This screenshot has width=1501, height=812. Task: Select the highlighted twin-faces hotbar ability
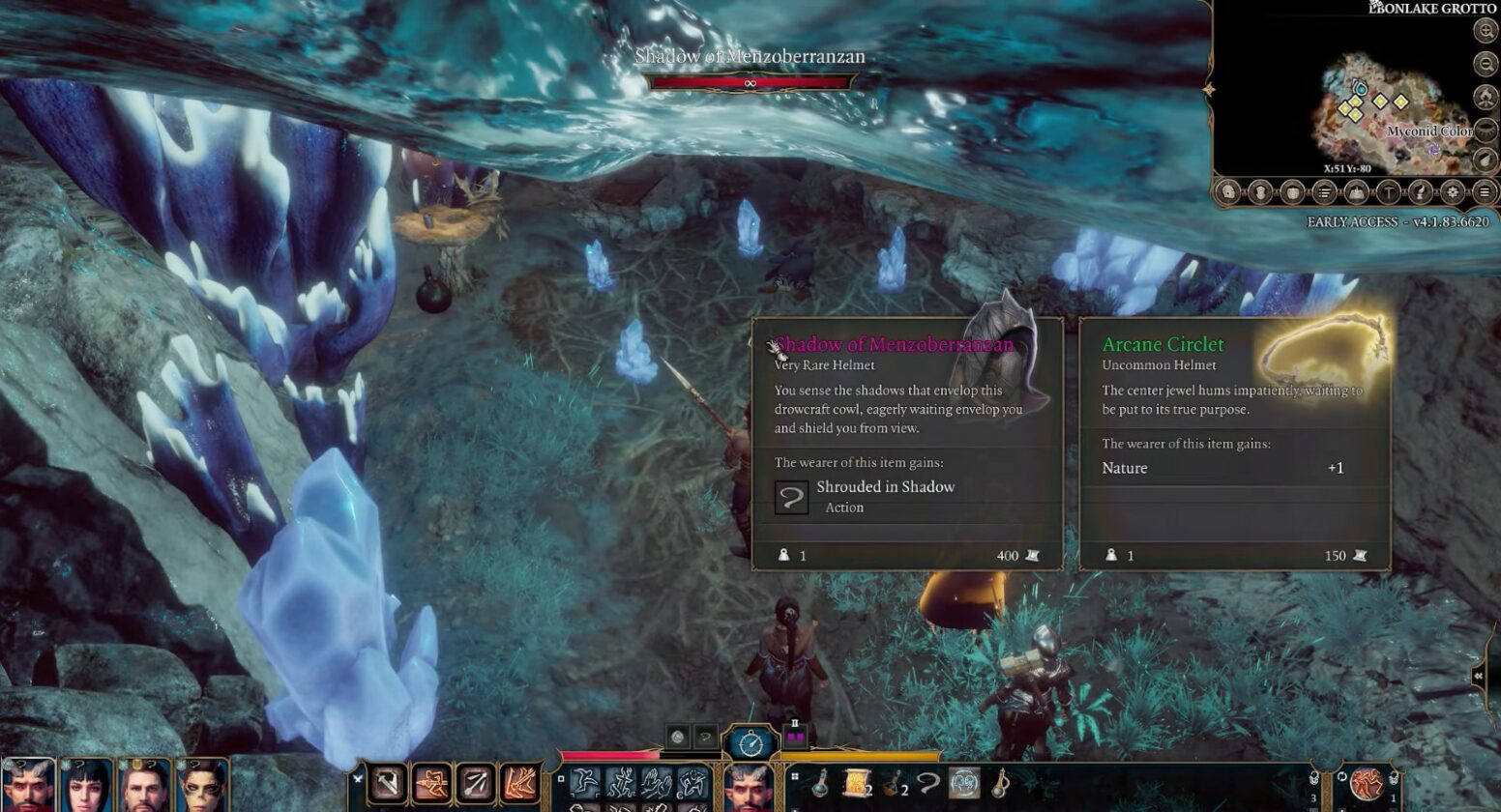964,783
